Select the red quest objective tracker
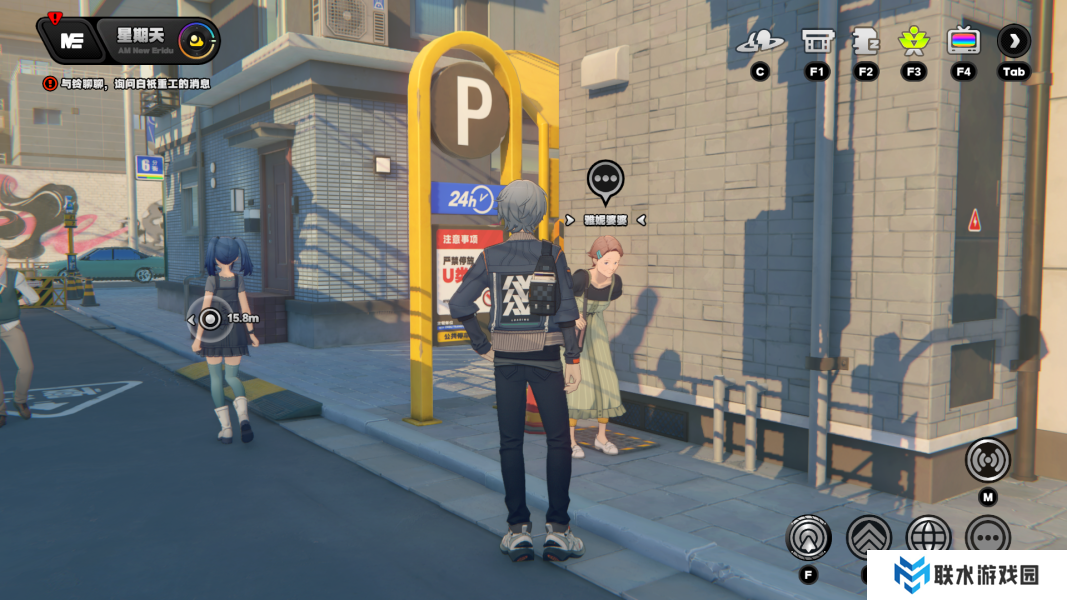 (127, 84)
